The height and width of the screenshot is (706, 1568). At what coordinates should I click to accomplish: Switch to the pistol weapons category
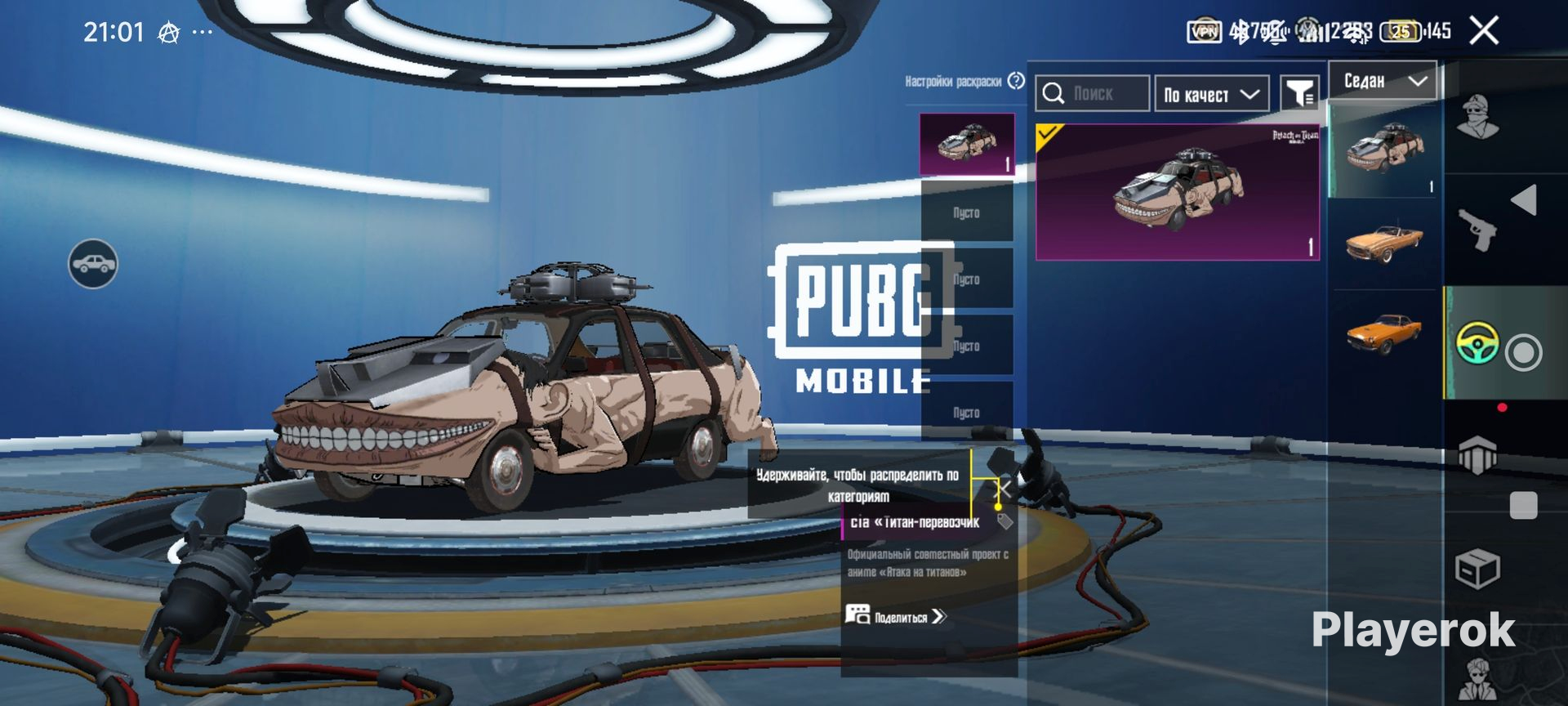(x=1478, y=229)
